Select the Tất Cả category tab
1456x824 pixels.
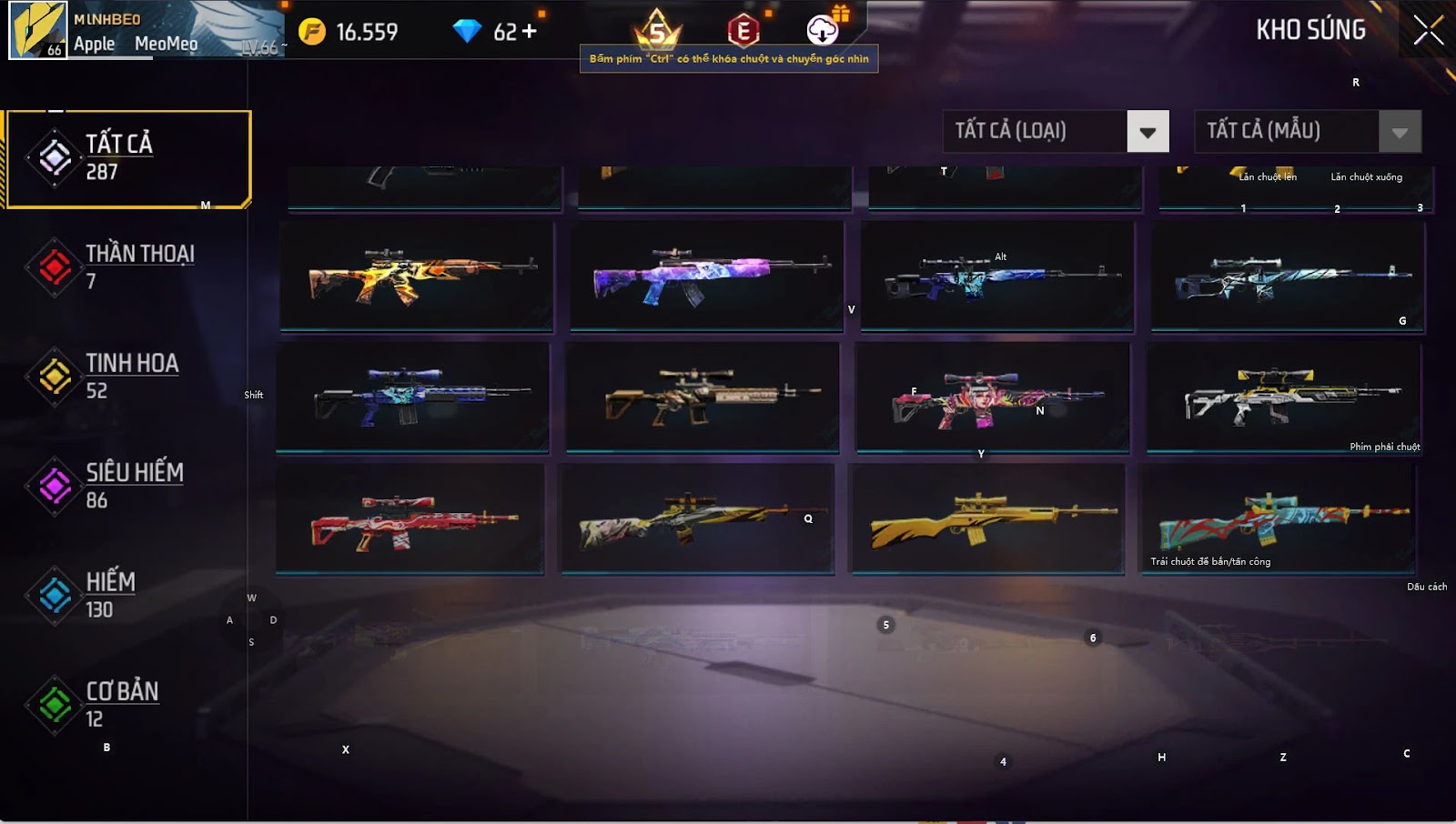pyautogui.click(x=127, y=159)
